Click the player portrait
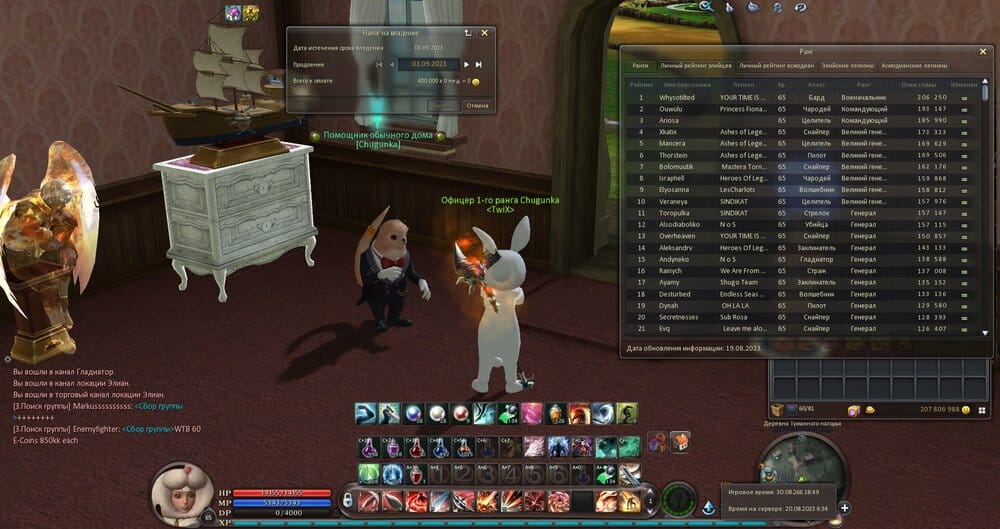 [x=181, y=494]
